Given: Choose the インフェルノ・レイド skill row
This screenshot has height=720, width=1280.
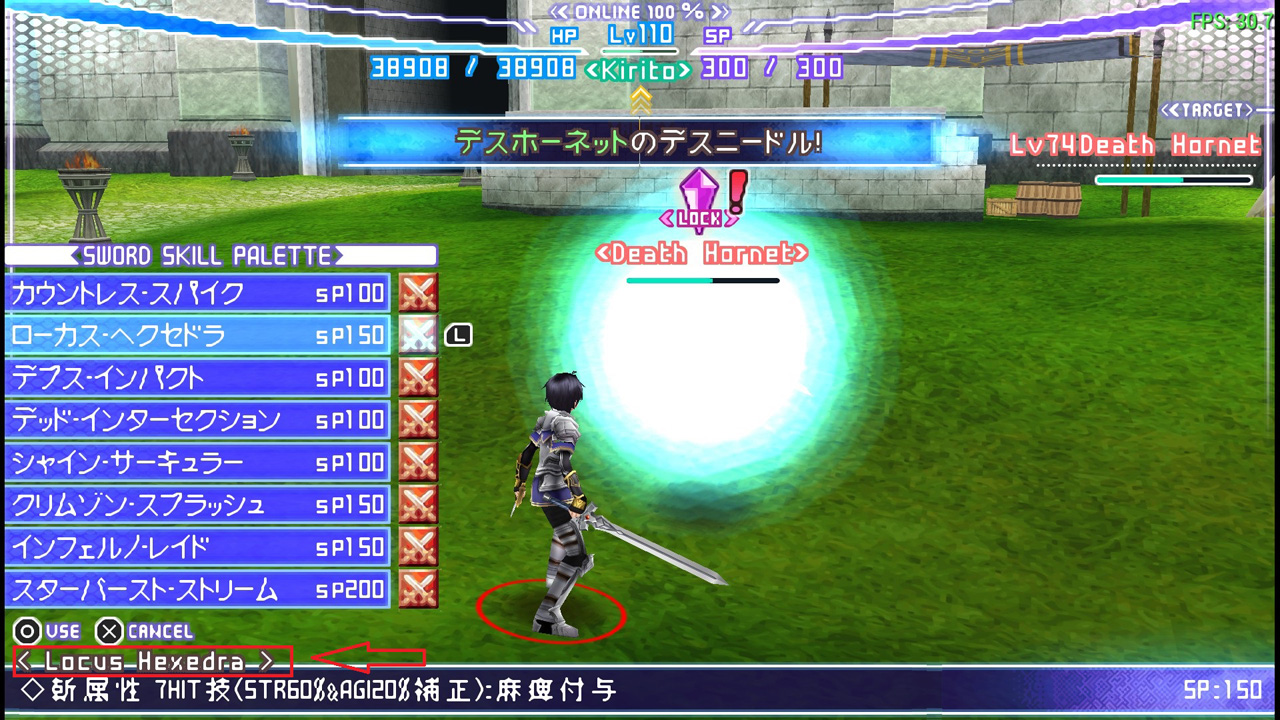Looking at the screenshot, I should coord(197,548).
